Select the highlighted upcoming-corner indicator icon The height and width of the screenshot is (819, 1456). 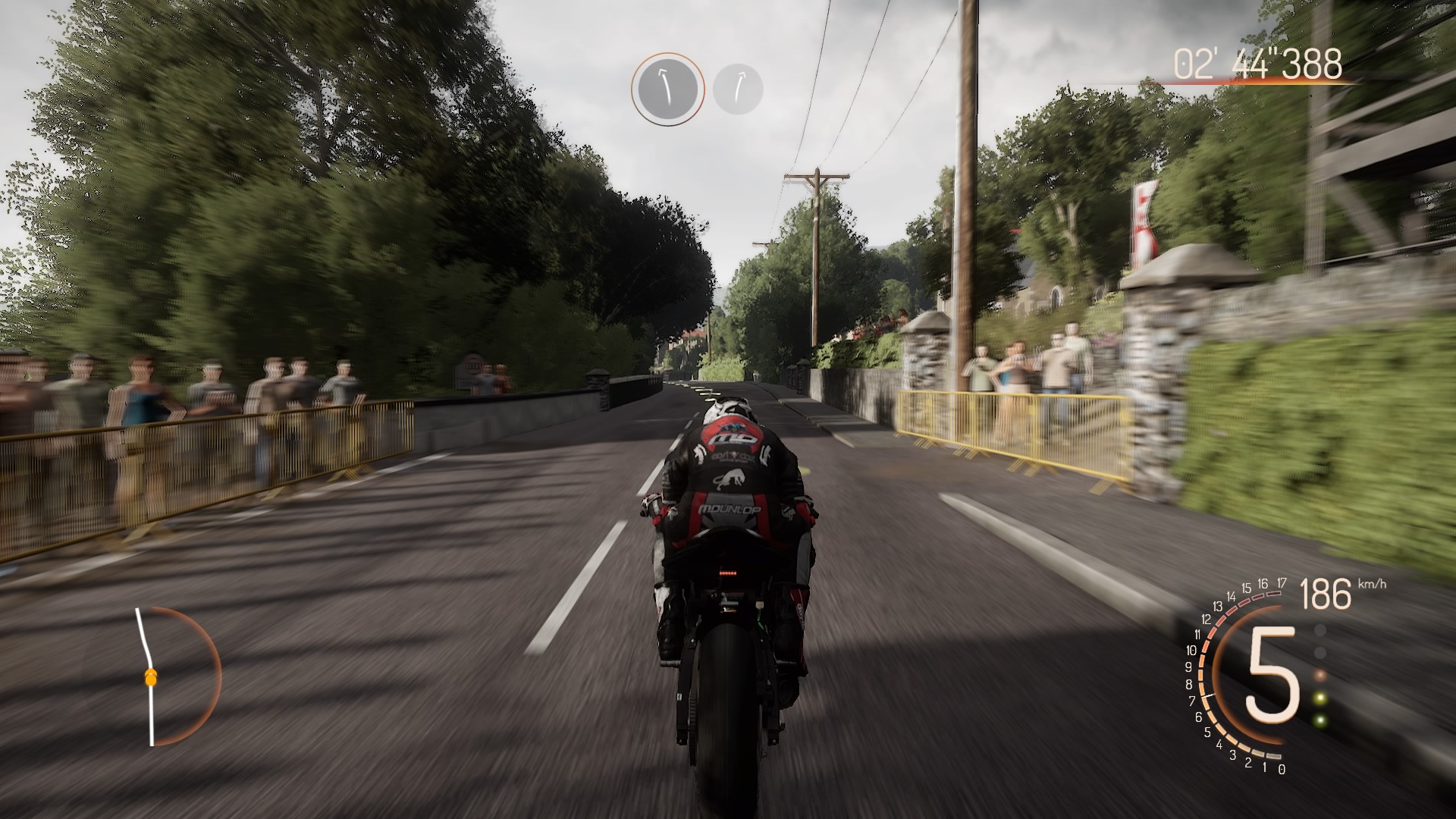tap(667, 89)
